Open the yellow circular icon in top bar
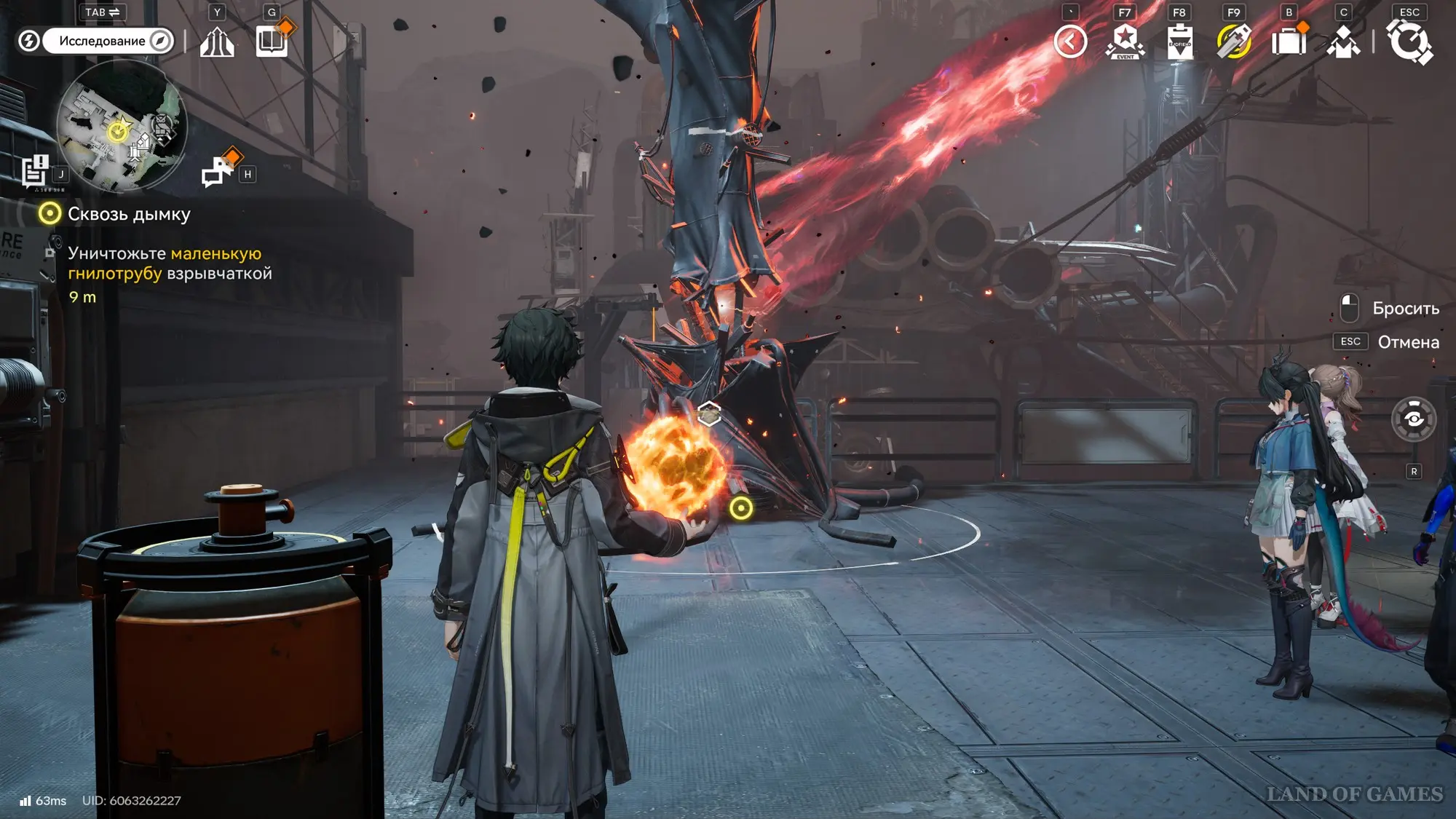The image size is (1456, 819). [1234, 41]
